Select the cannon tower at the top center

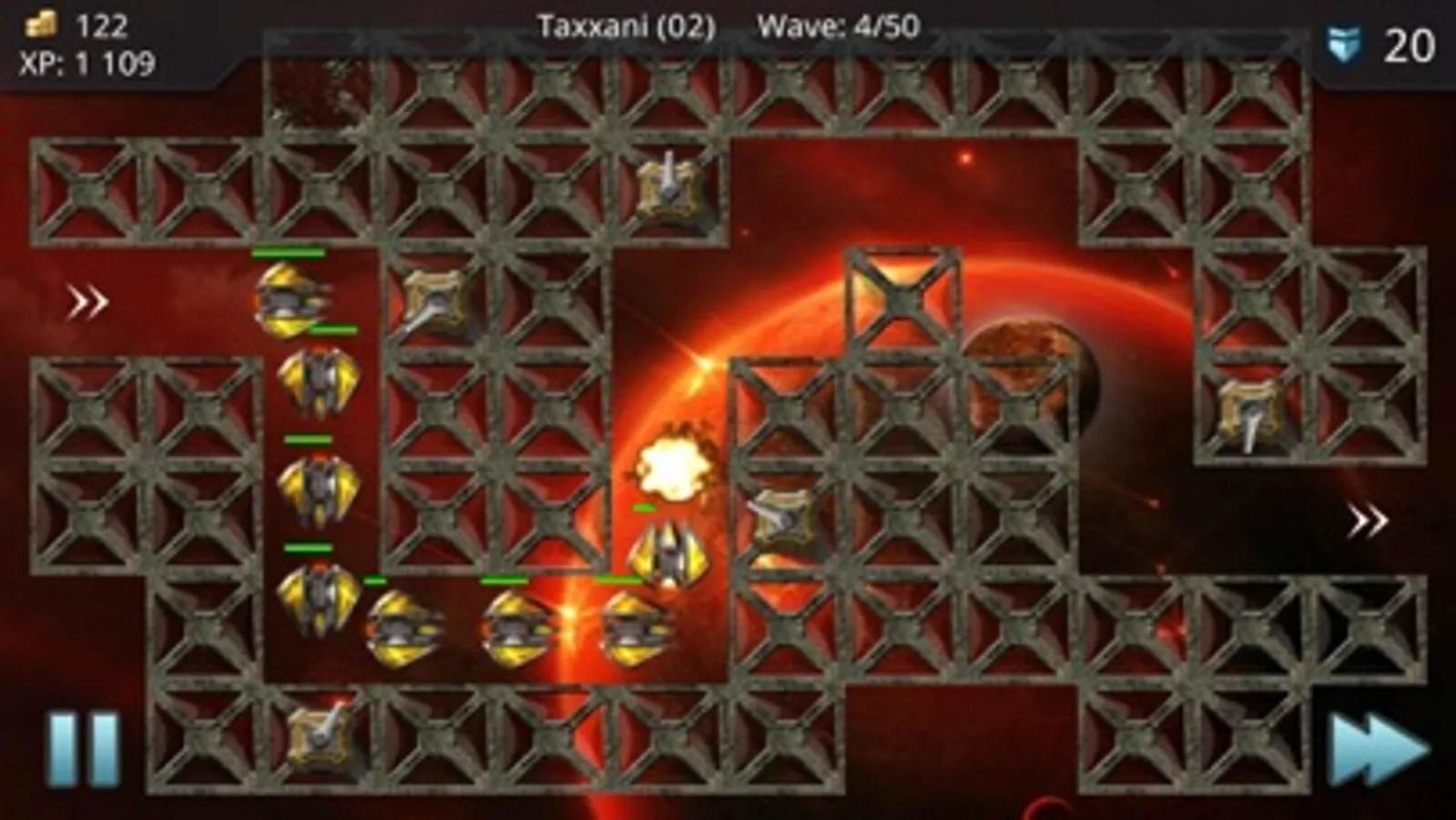coord(669,190)
